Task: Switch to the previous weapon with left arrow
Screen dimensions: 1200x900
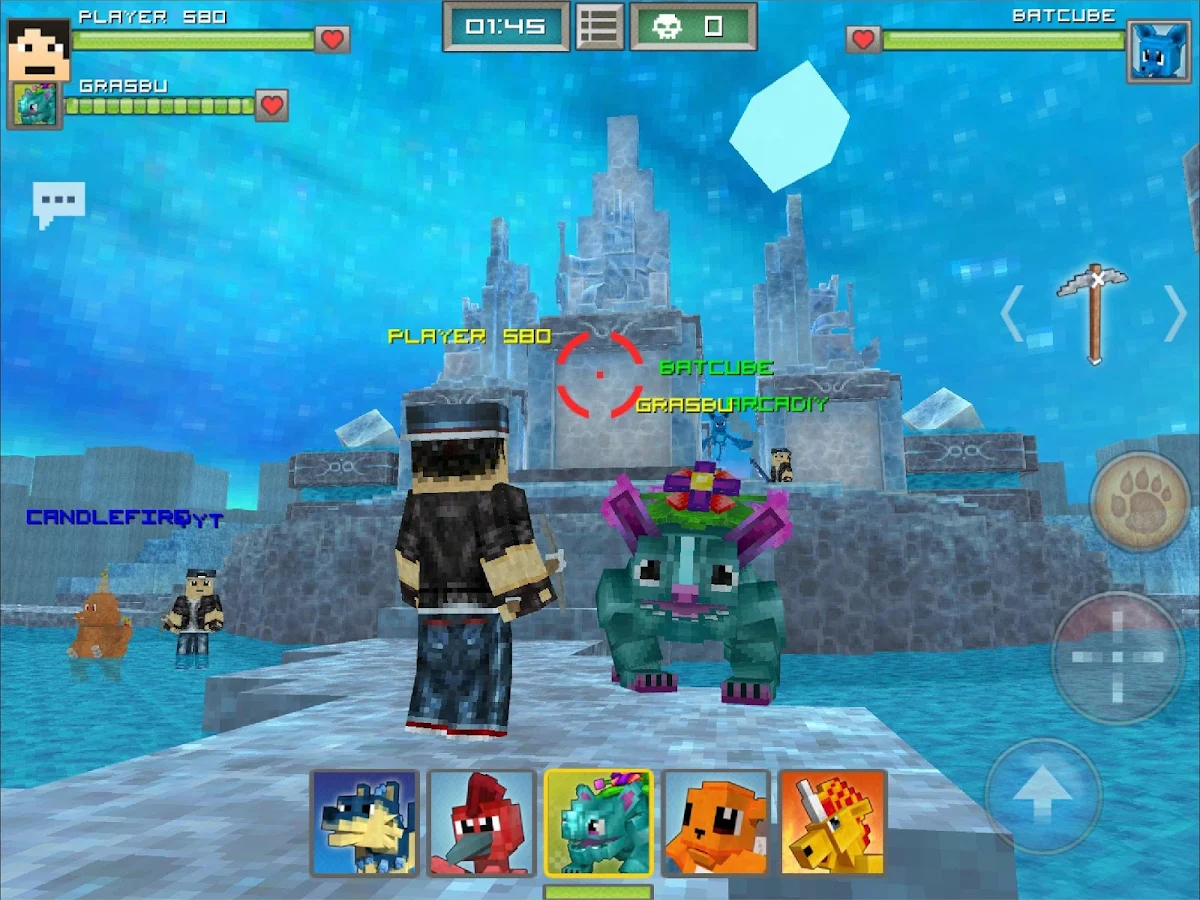Action: [x=1013, y=314]
